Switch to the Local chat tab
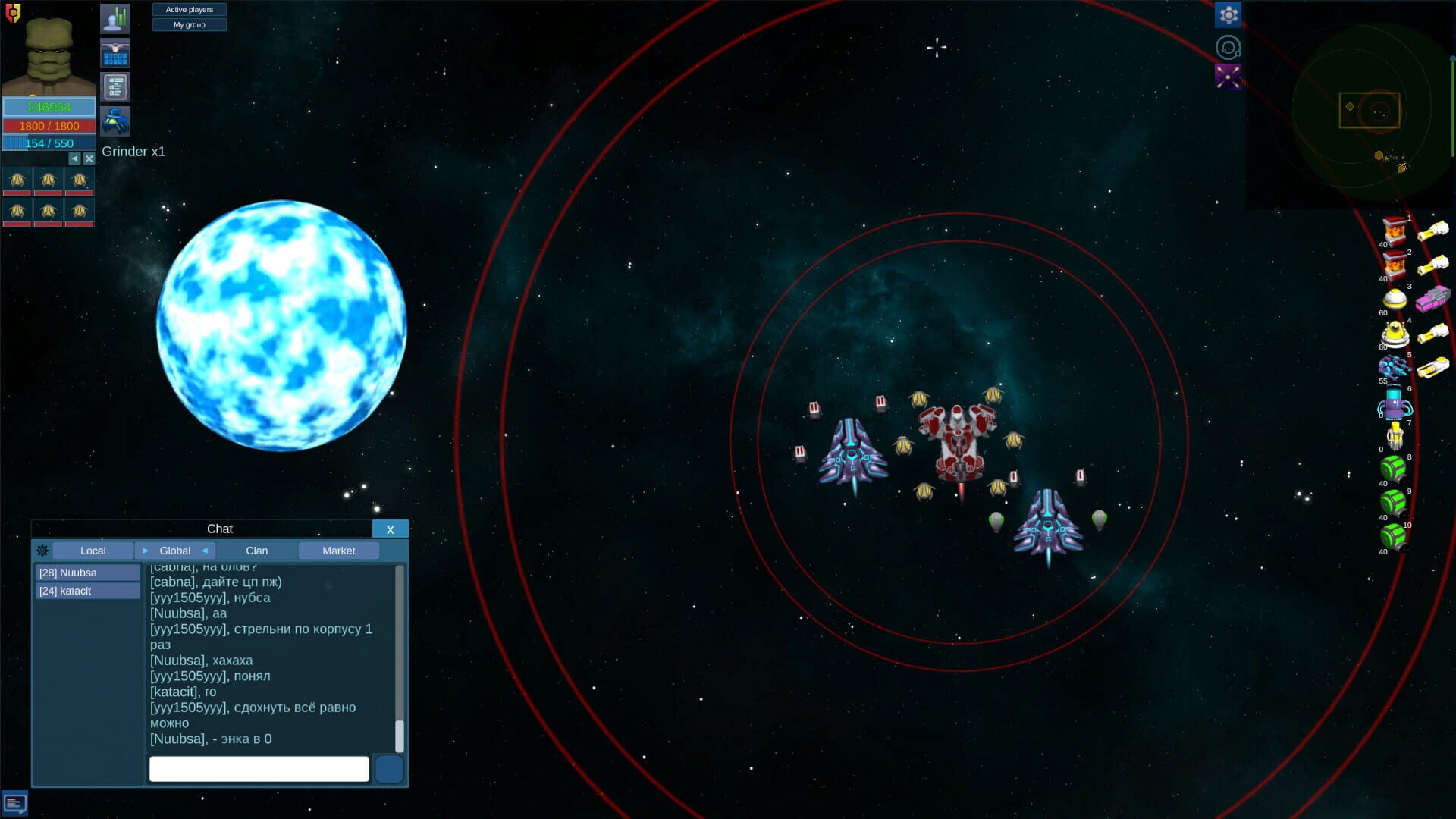Screen dimensions: 1456x819 93,551
